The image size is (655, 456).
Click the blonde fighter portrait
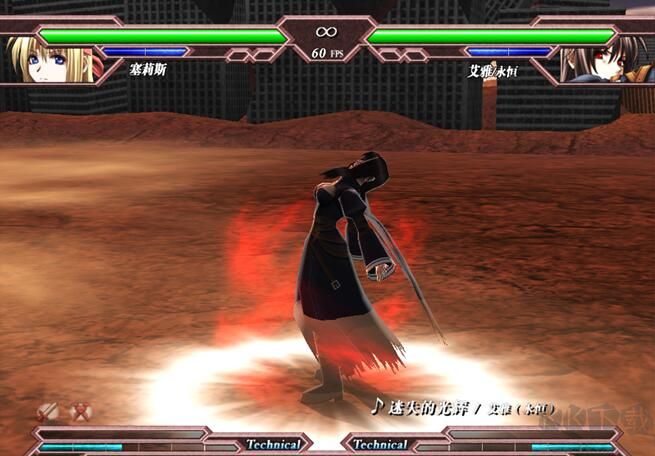48,59
